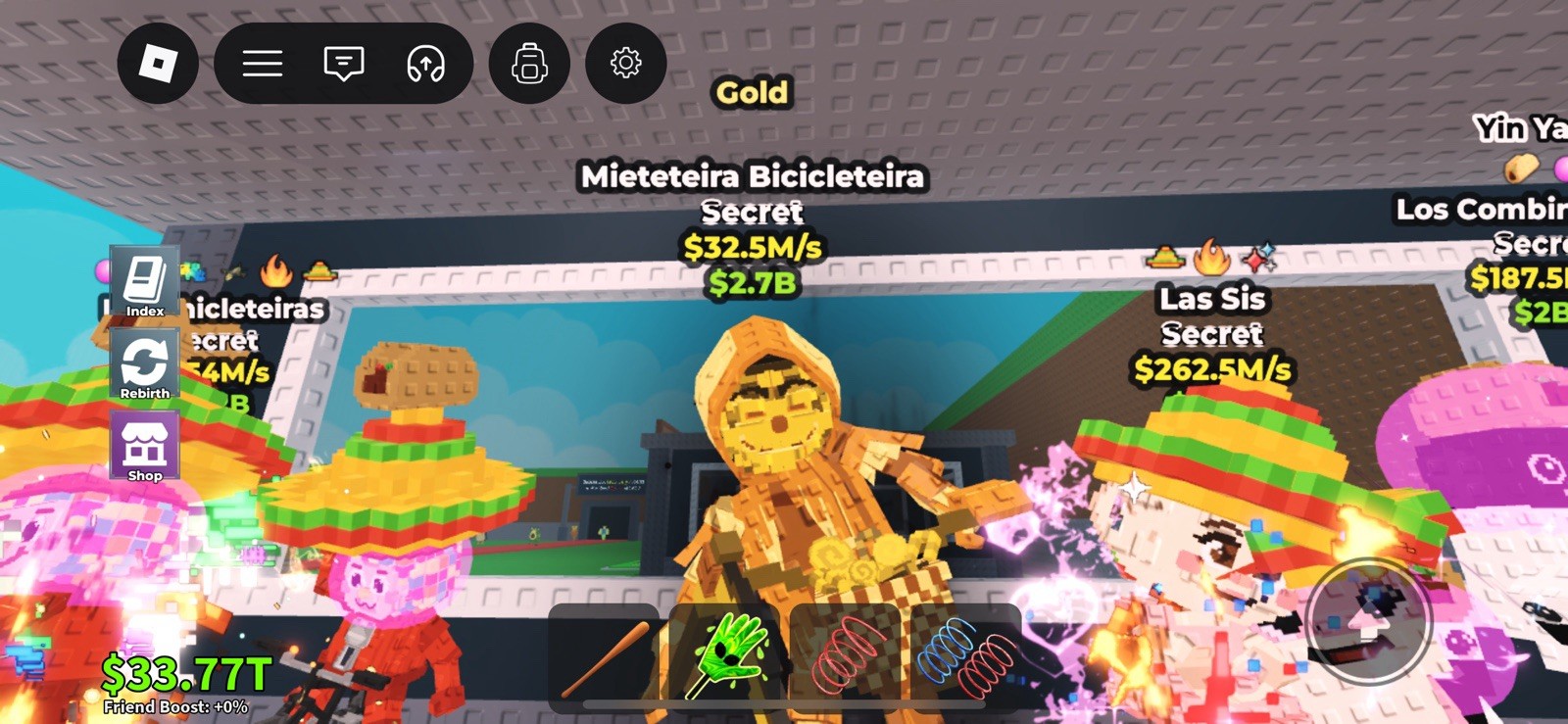
Task: Open the in-game chat
Action: point(343,63)
